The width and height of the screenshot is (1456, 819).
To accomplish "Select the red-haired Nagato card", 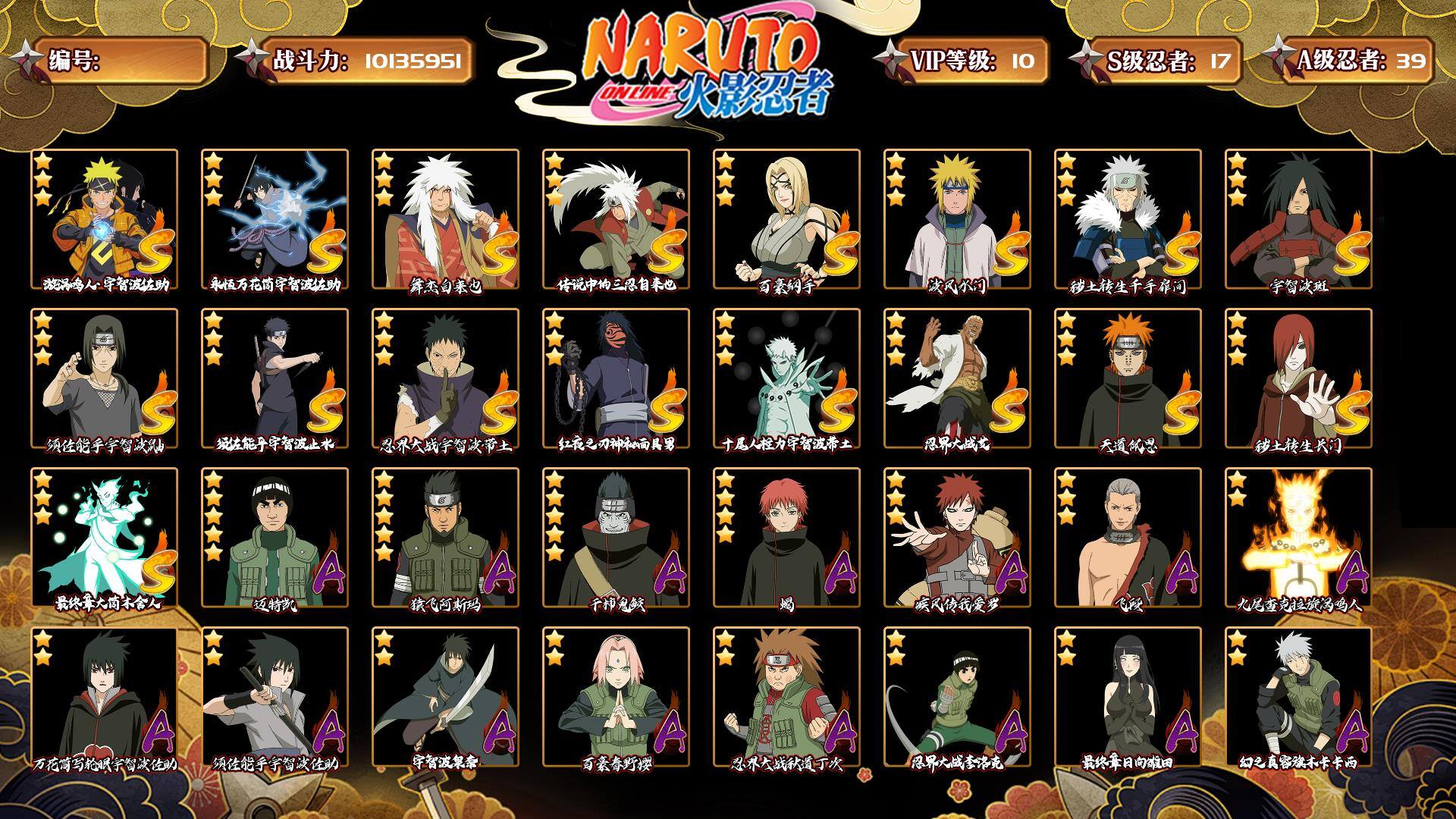I will [x=1298, y=378].
